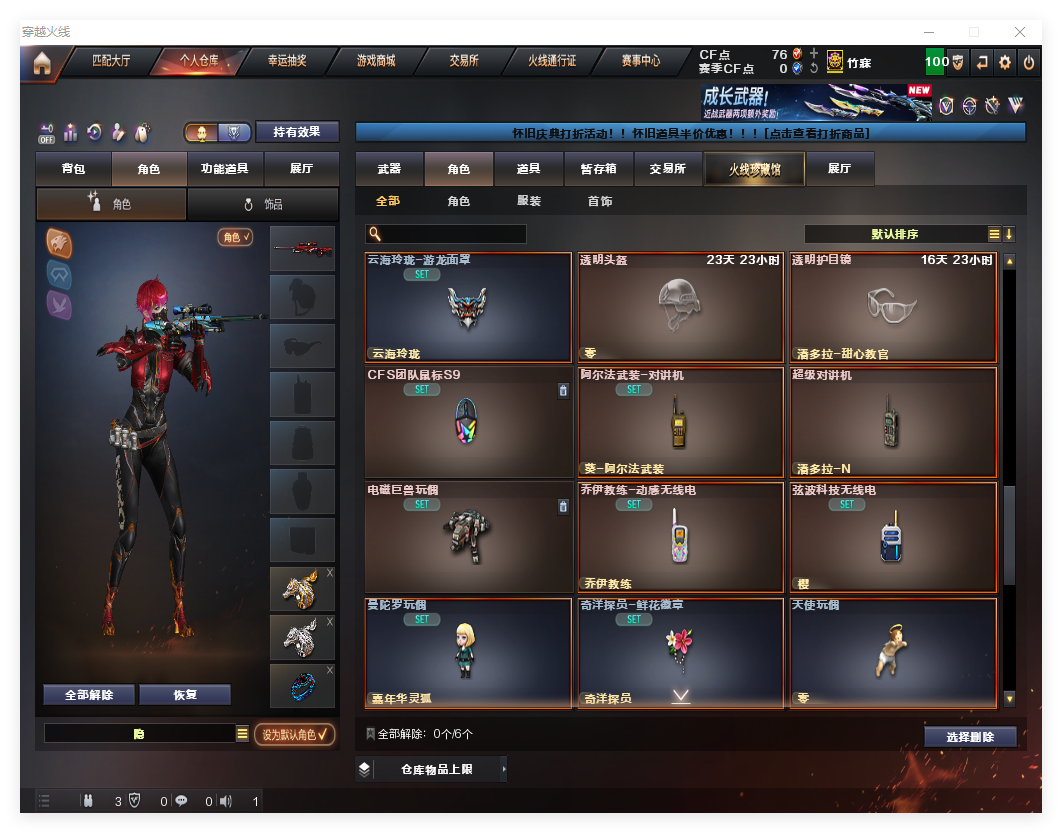1062x833 pixels.
Task: Go to the 游戏商城 store
Action: click(x=376, y=61)
